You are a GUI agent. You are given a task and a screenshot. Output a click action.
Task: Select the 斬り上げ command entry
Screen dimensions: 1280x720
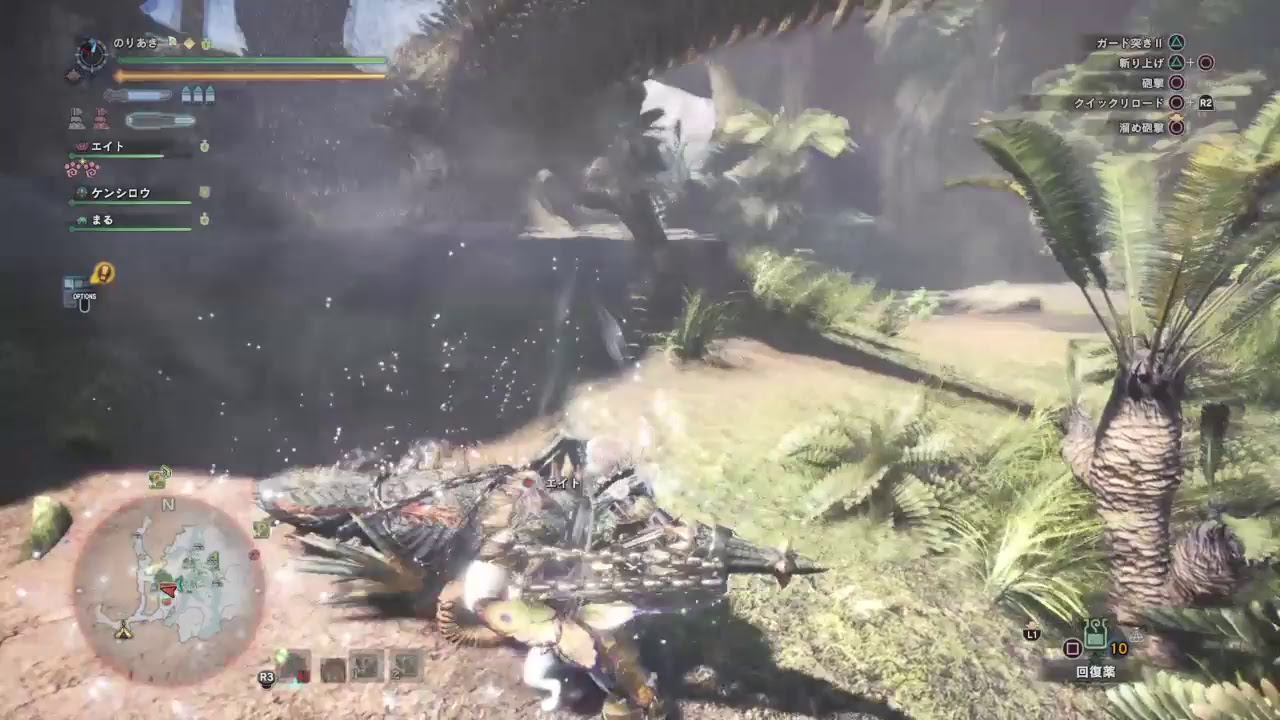tap(1141, 63)
